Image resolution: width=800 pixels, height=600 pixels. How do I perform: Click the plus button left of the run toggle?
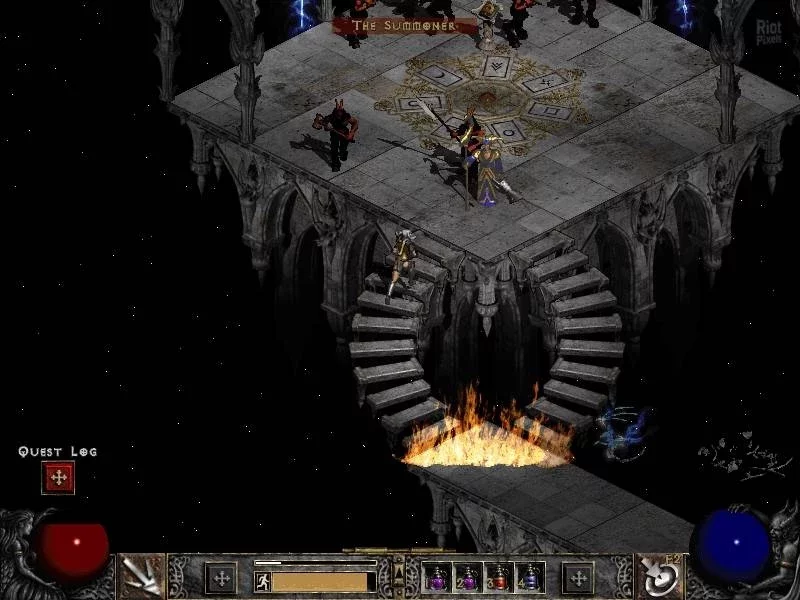click(x=220, y=578)
